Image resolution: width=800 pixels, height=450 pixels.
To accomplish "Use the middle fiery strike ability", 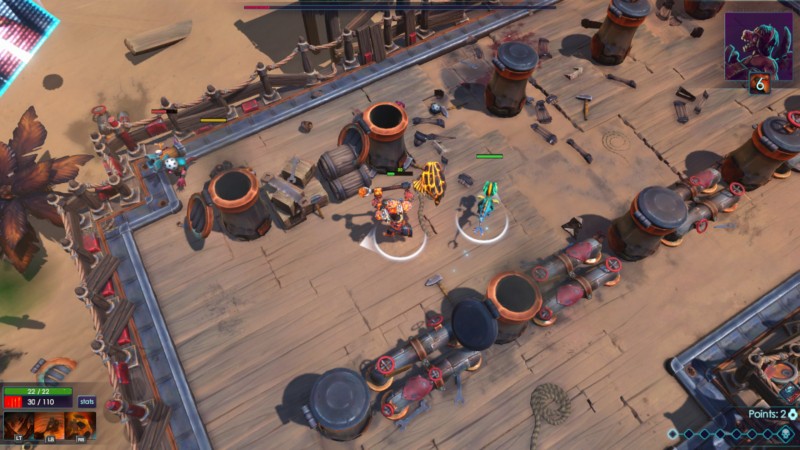I will coord(49,426).
